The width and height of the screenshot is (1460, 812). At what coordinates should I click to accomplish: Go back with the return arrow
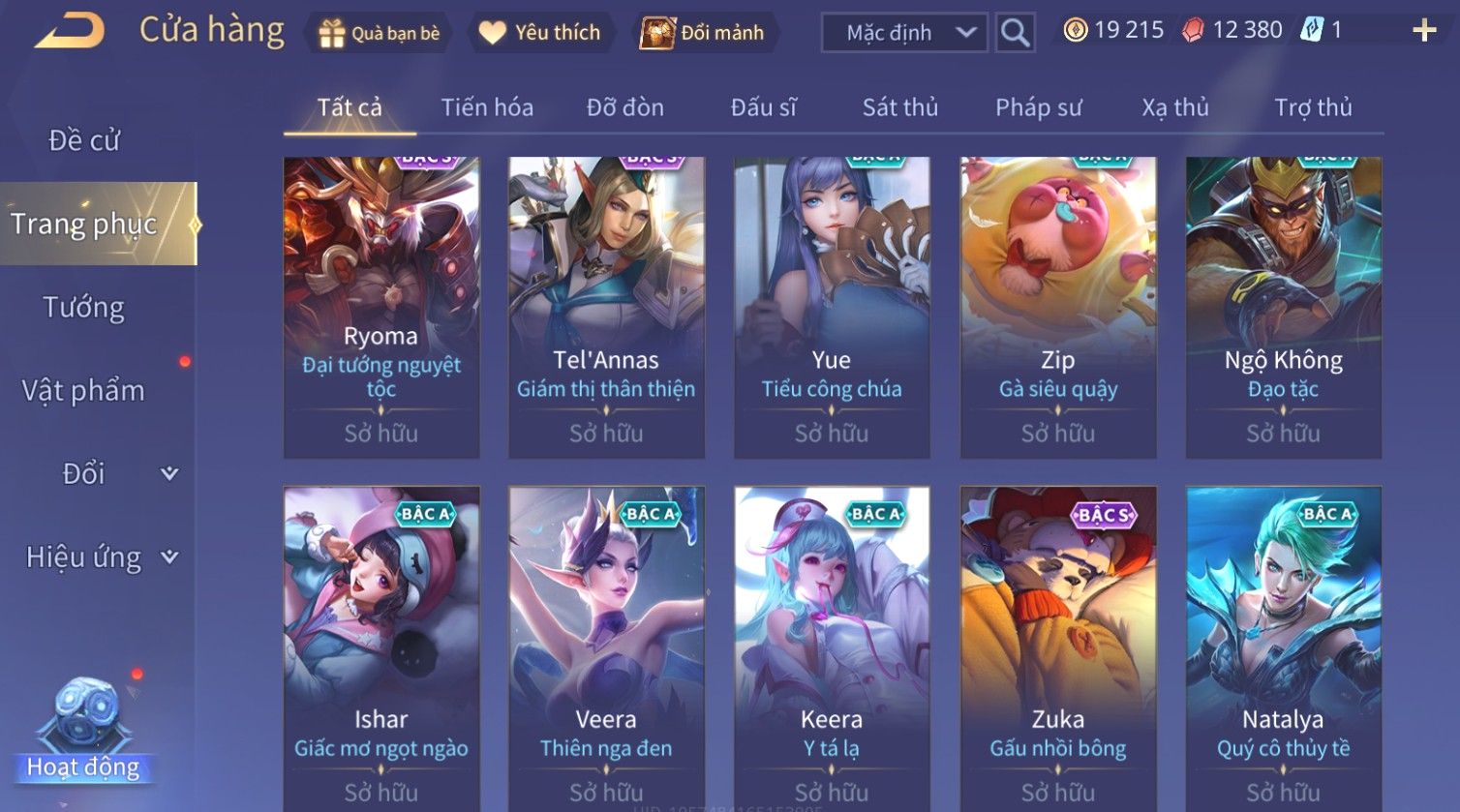[x=70, y=32]
